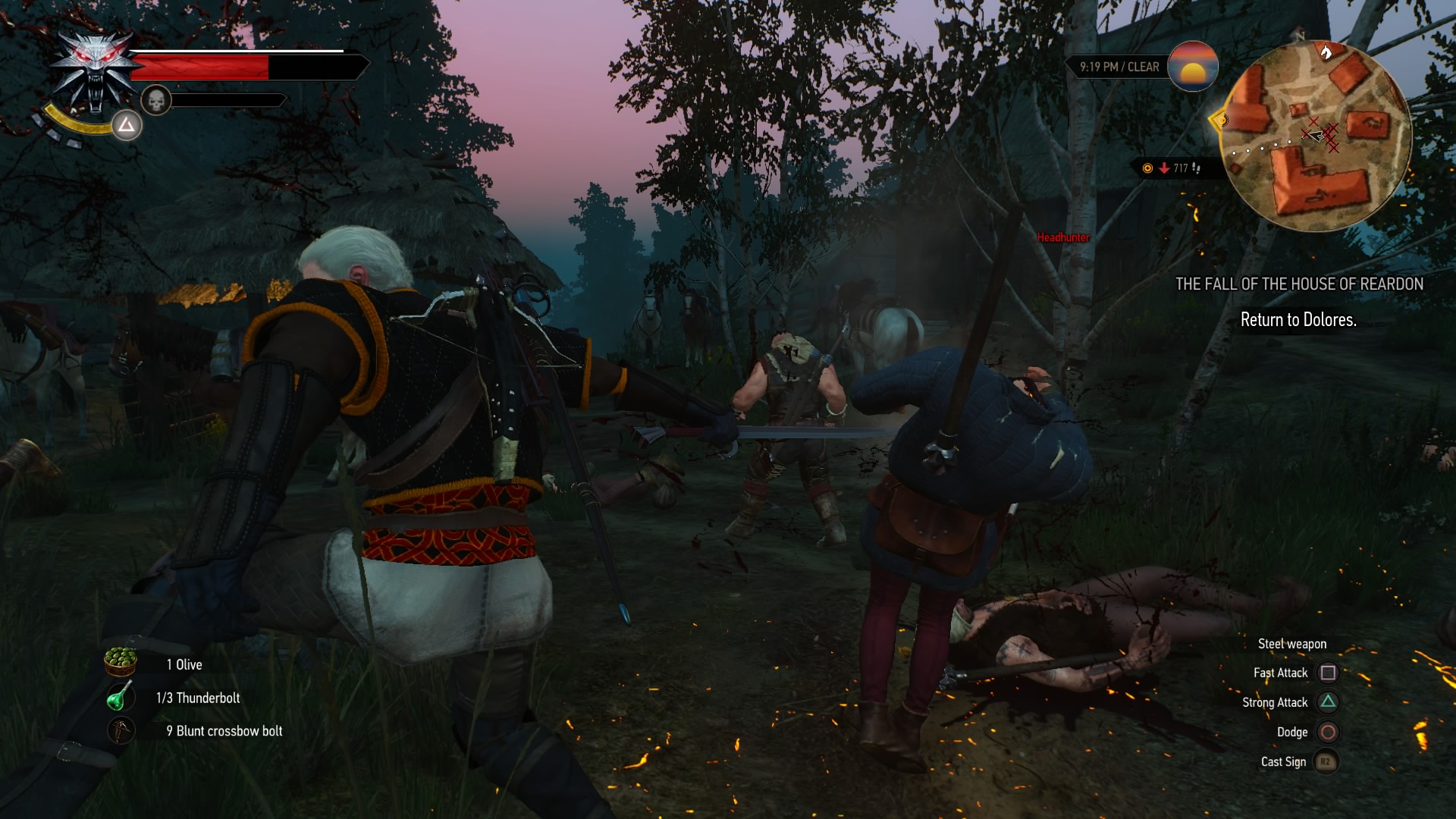Image resolution: width=1456 pixels, height=819 pixels.
Task: Open the Fall of the House of Reardon quest
Action: click(x=1298, y=284)
